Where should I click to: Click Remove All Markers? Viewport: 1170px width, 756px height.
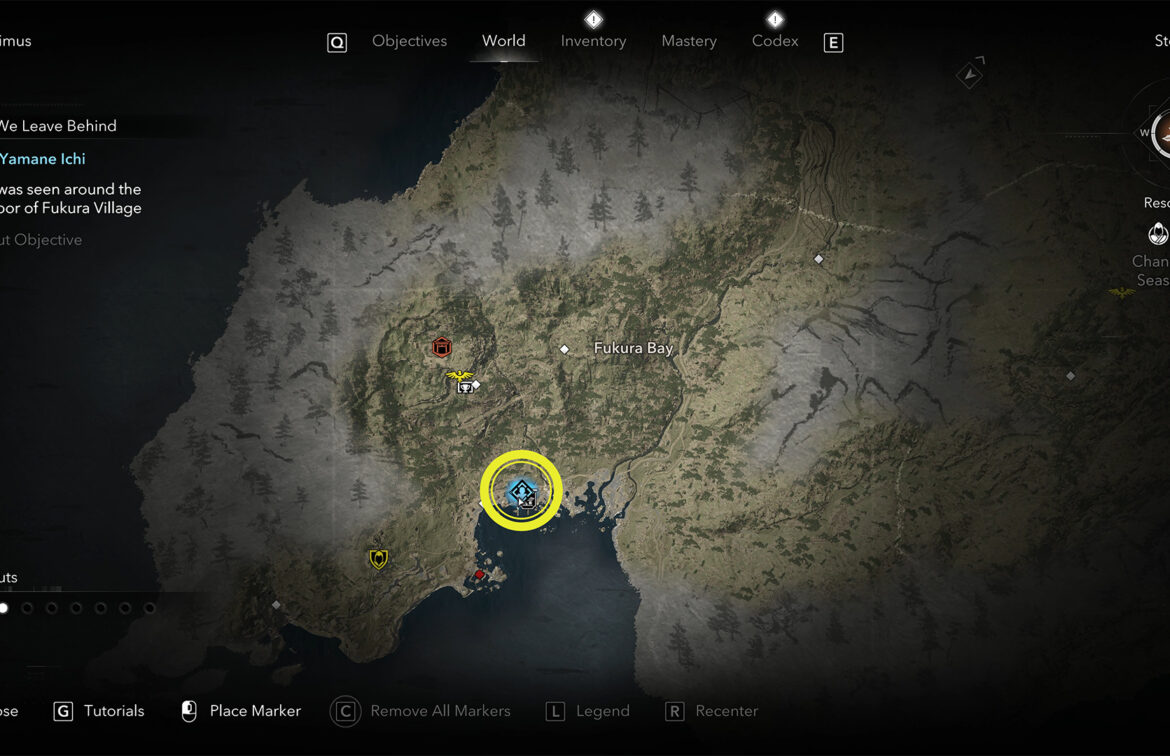coord(439,711)
